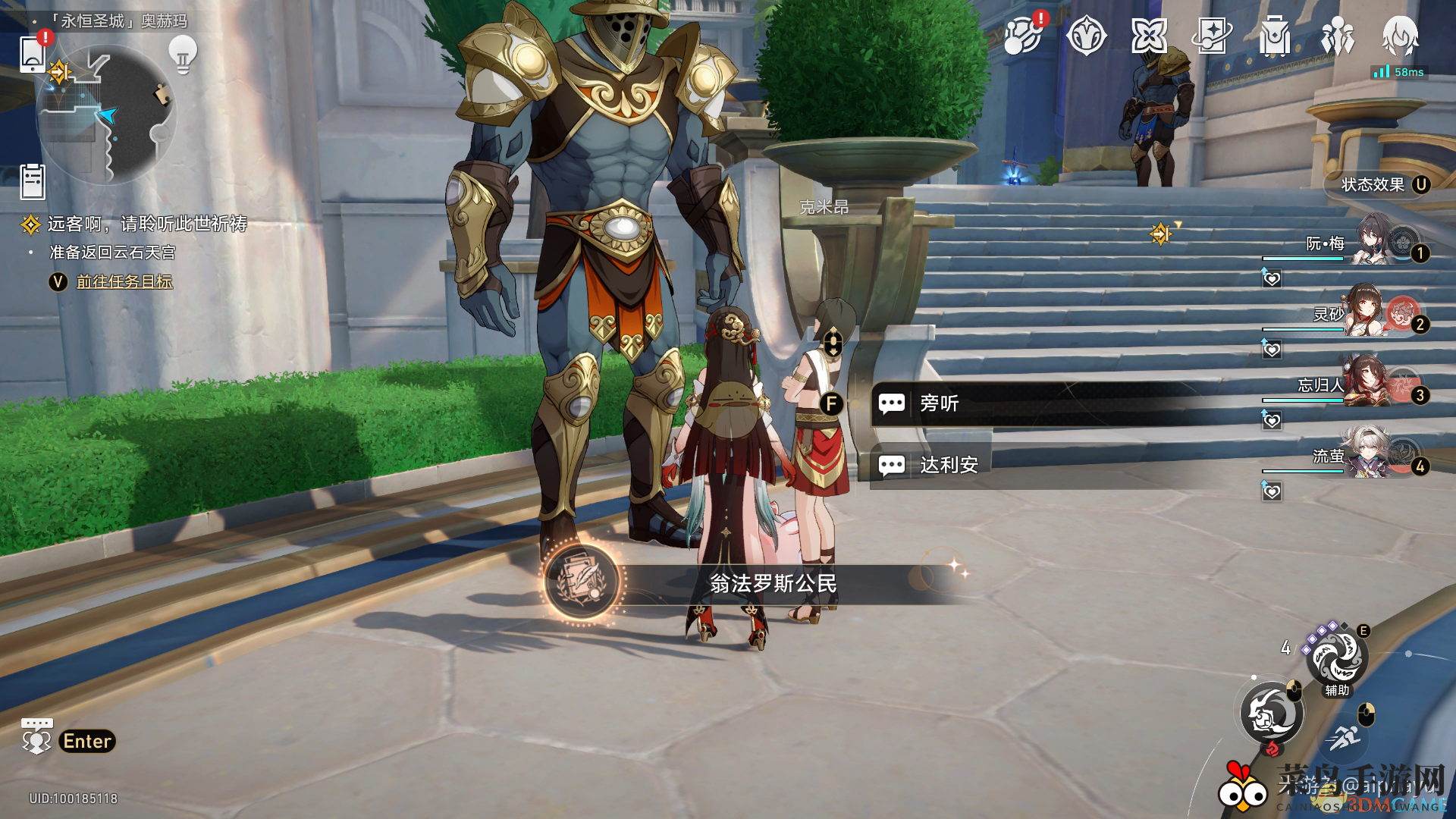Image resolution: width=1456 pixels, height=819 pixels.
Task: Click the lightbulb hint icon
Action: [x=183, y=54]
